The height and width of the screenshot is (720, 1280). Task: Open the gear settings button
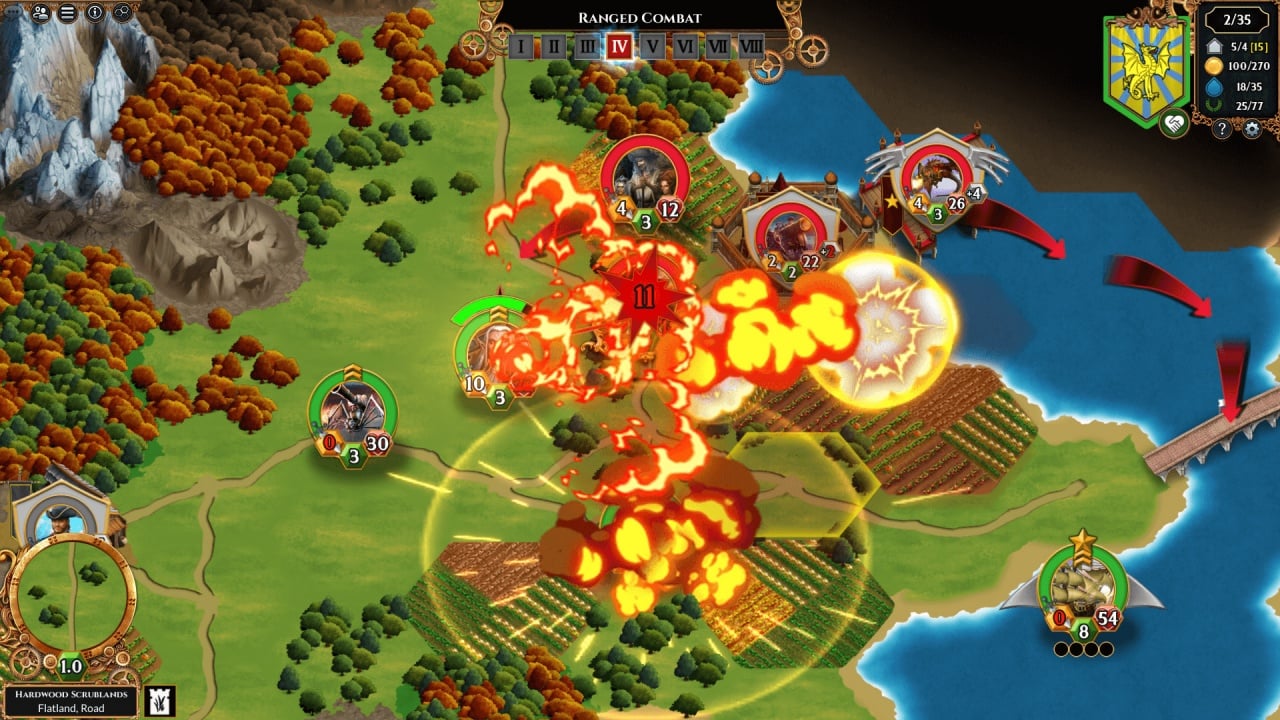(x=1251, y=128)
